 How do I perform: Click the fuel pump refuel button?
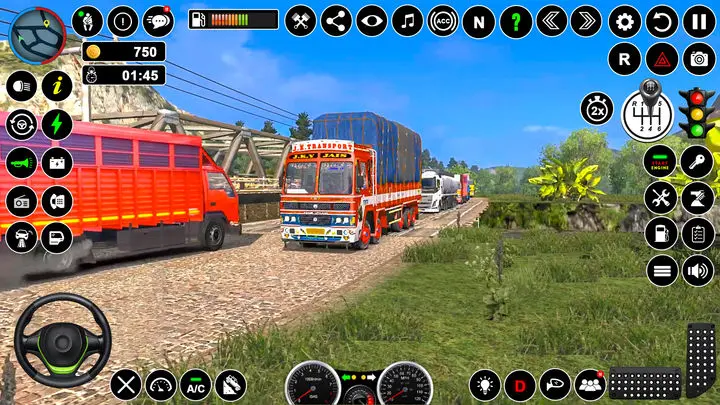pos(661,233)
